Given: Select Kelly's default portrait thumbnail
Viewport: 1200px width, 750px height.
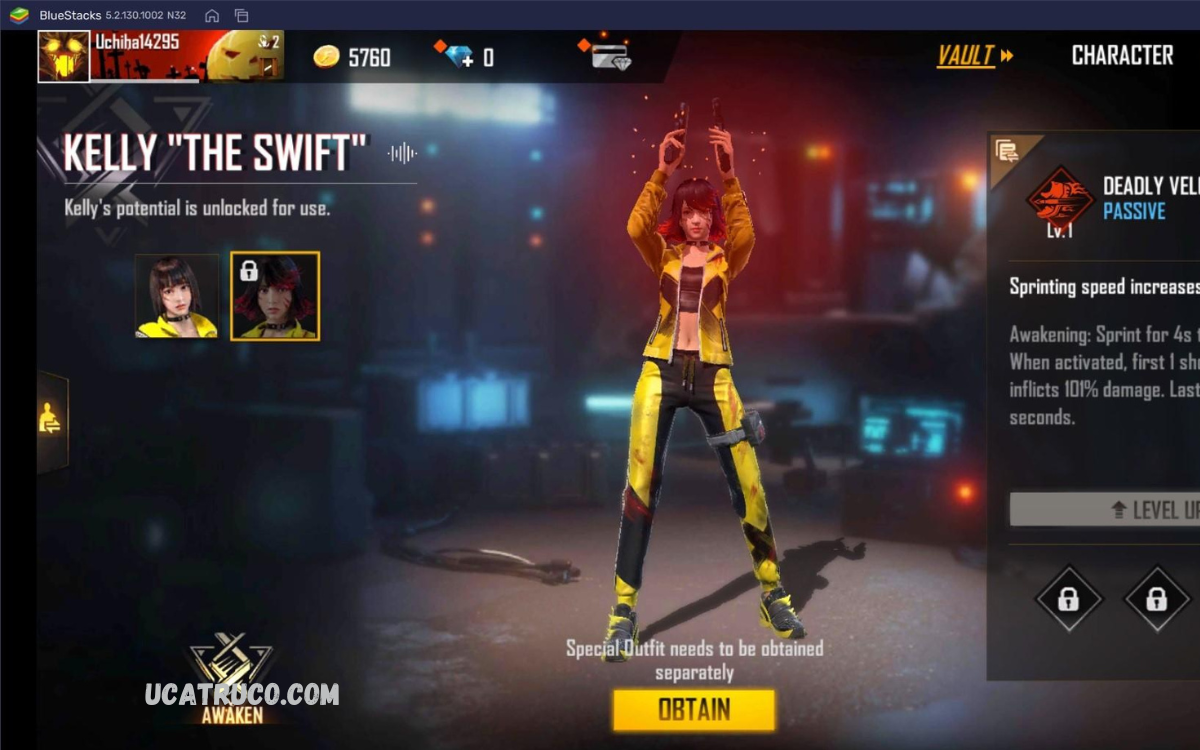Looking at the screenshot, I should 177,295.
